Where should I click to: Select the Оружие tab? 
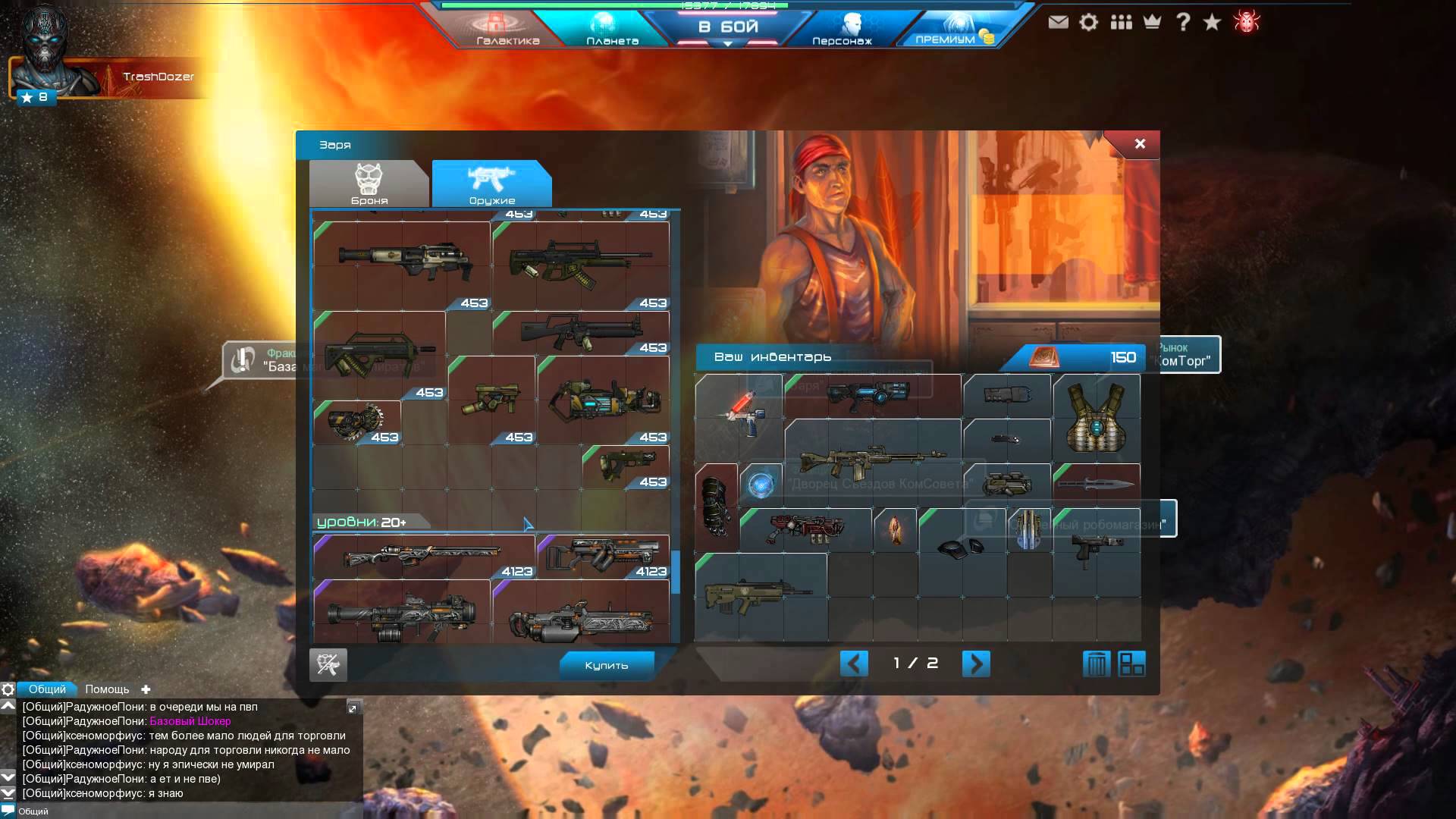tap(491, 184)
